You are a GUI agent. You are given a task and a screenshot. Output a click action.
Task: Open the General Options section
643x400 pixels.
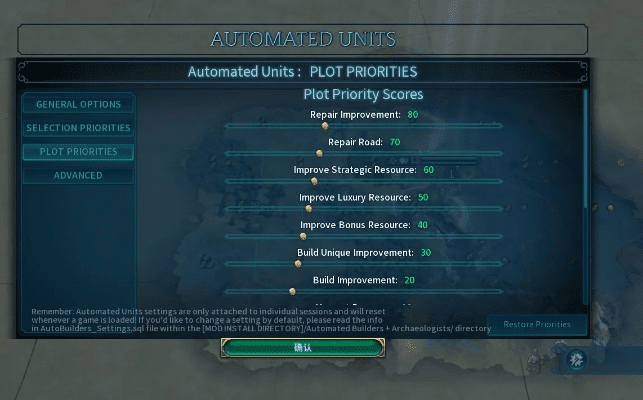[78, 104]
